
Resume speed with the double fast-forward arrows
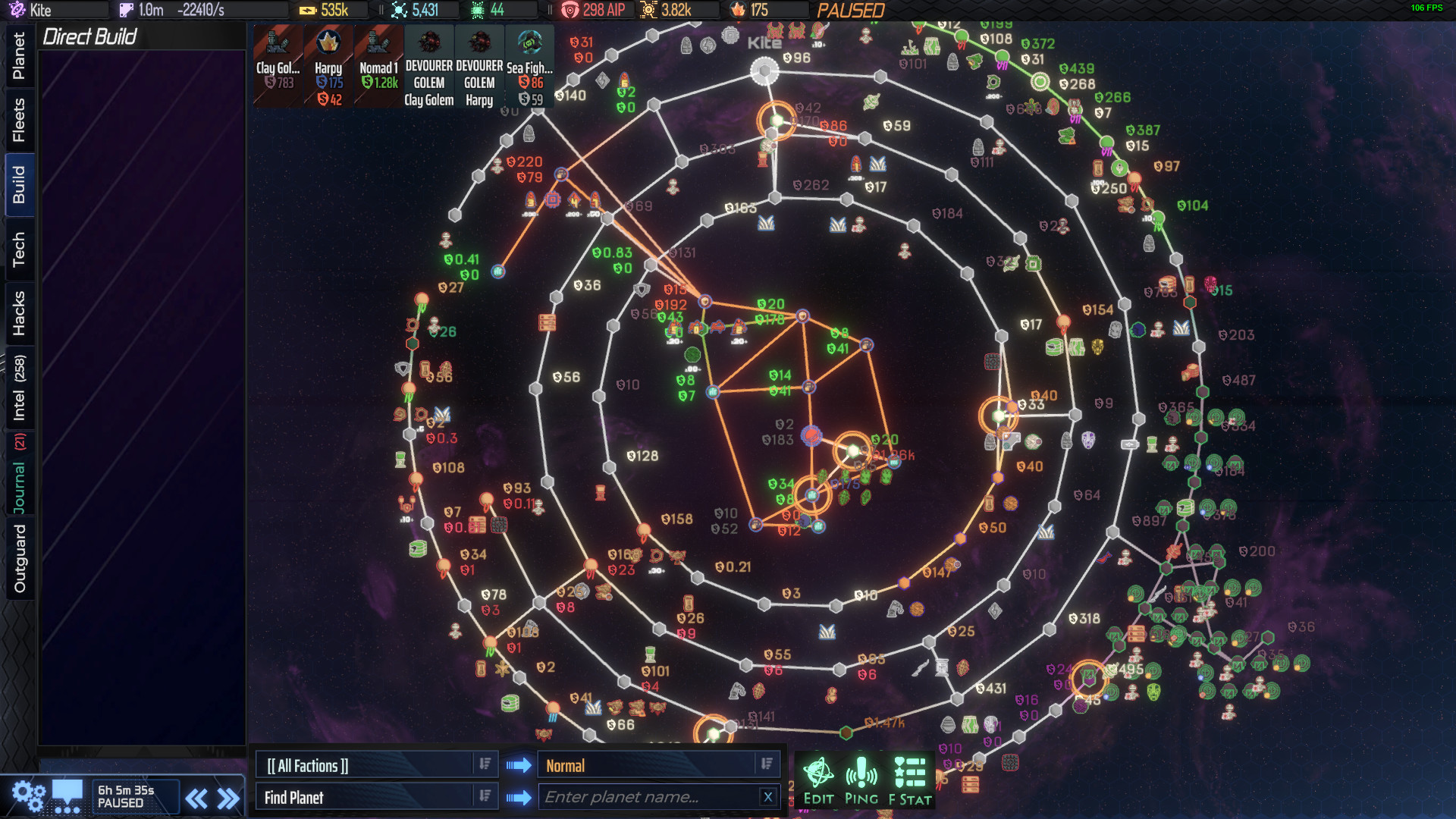tap(227, 797)
